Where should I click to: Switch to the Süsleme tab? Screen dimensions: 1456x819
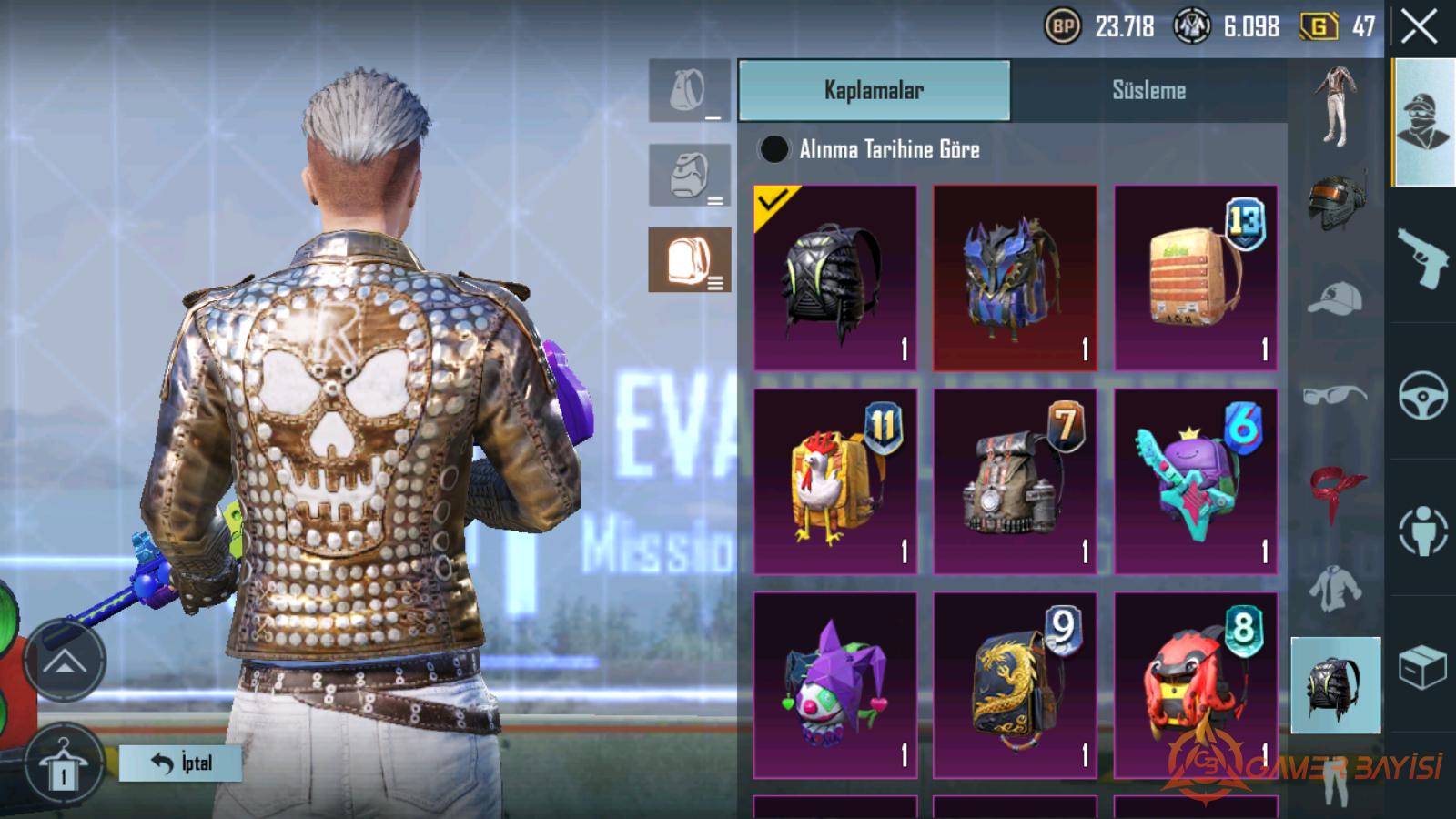point(1148,90)
